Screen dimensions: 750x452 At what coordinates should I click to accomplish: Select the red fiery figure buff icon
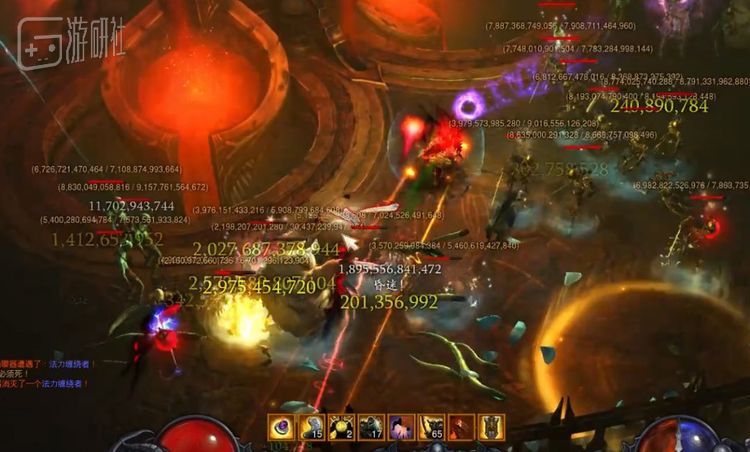tap(461, 427)
